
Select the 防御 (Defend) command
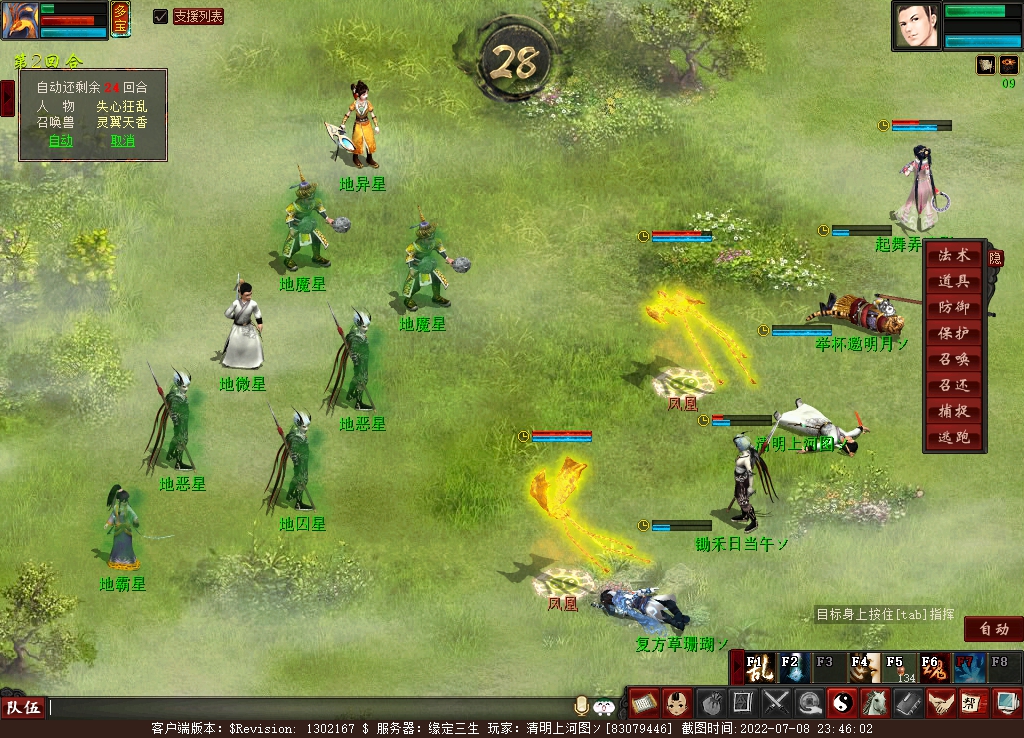(954, 308)
